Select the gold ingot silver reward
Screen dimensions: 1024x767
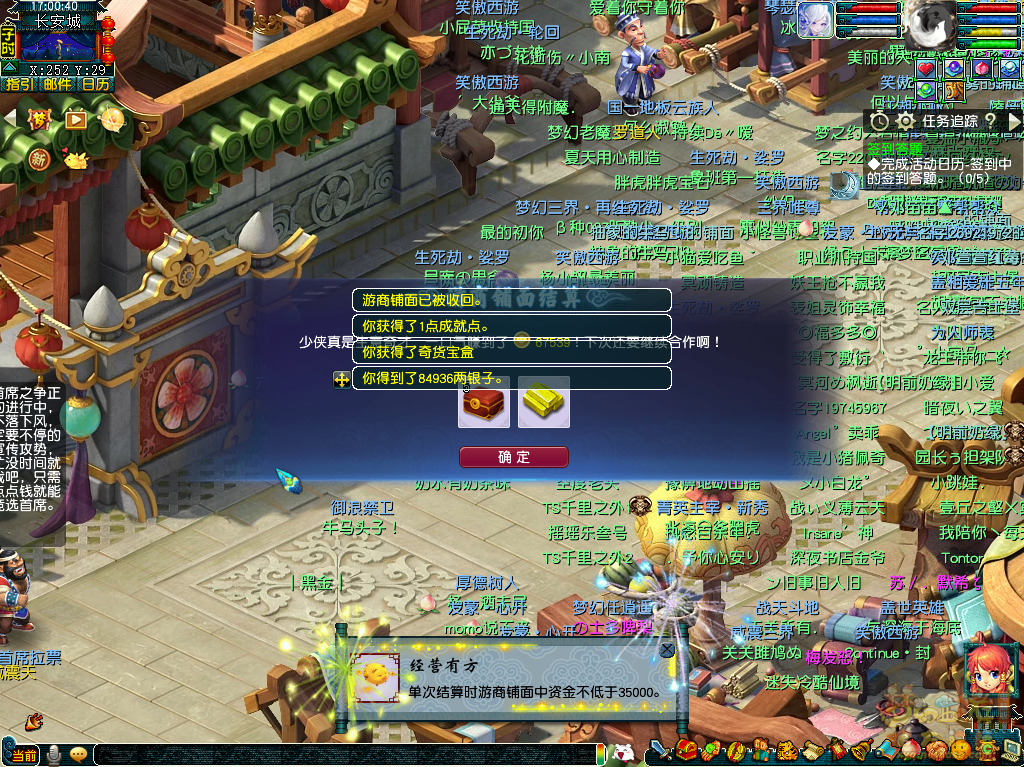(x=544, y=402)
